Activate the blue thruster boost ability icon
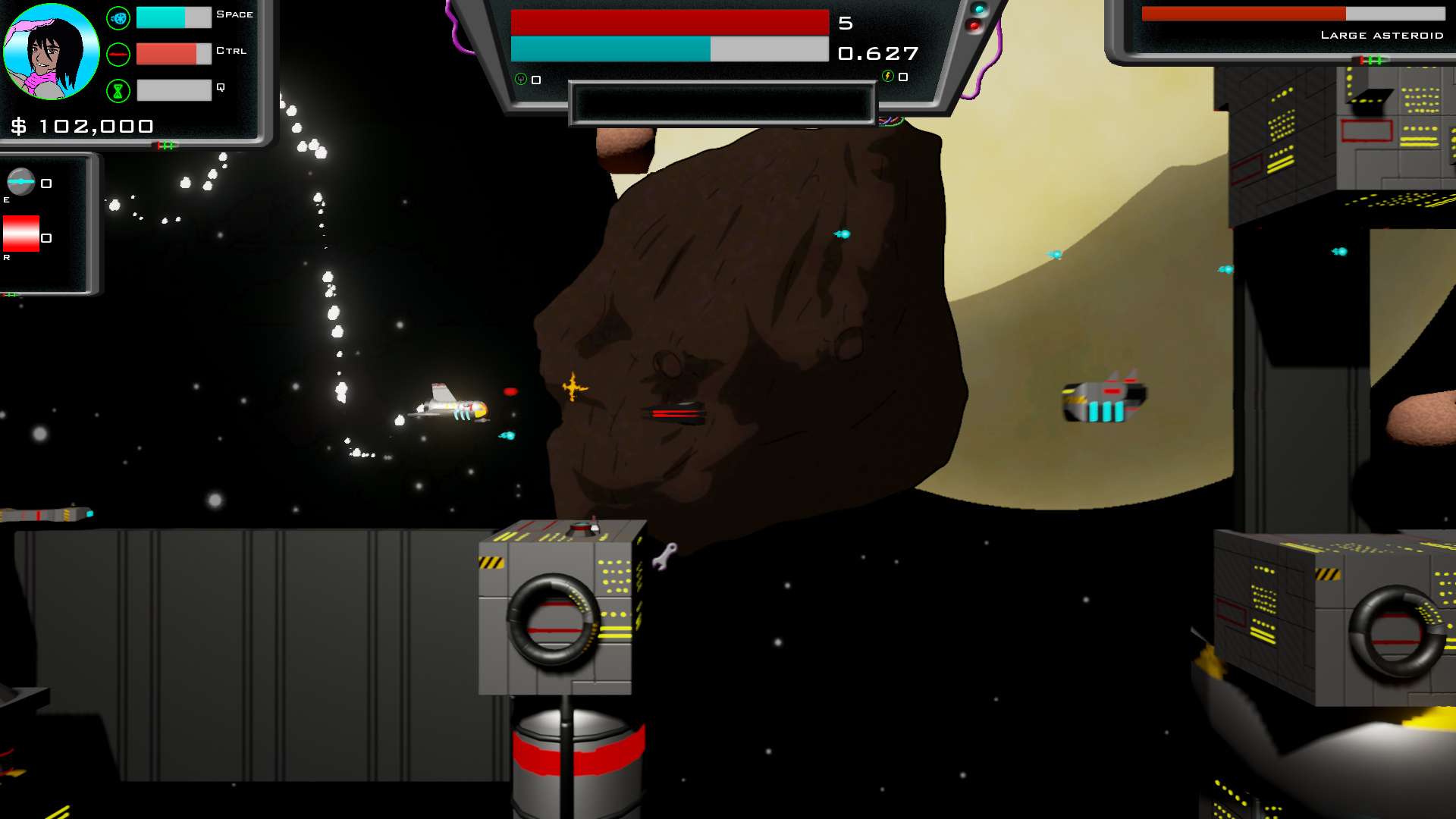The image size is (1456, 819). click(x=118, y=18)
